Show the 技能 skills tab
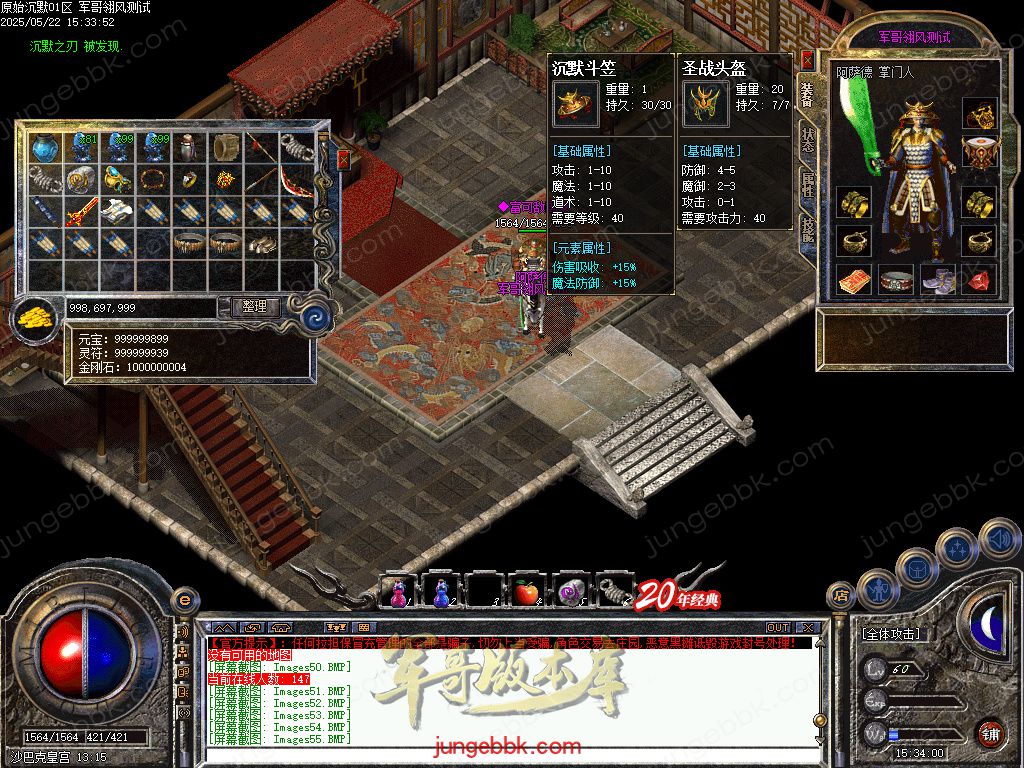This screenshot has height=768, width=1024. coord(808,229)
